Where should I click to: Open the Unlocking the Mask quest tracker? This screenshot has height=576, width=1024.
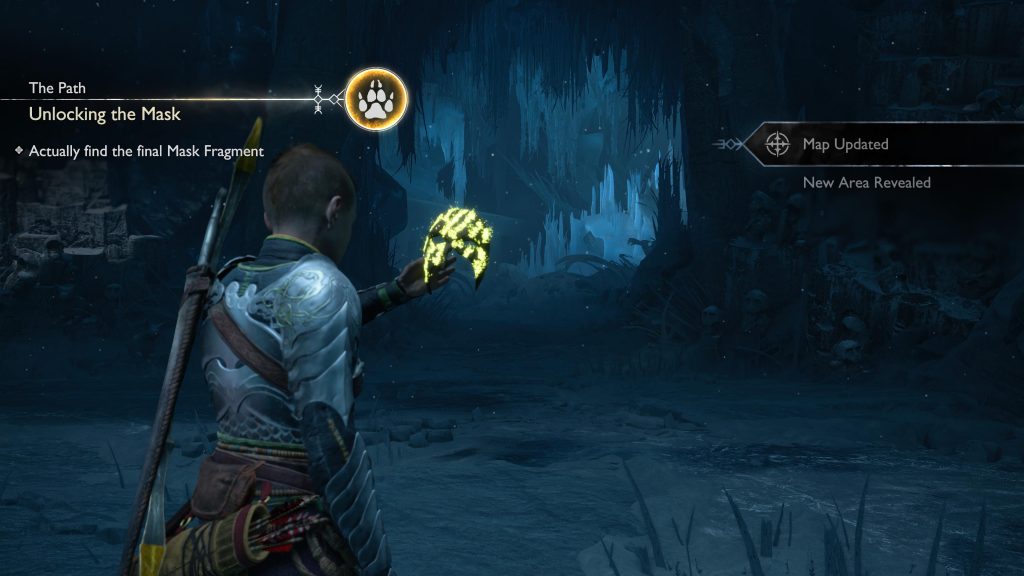[105, 114]
